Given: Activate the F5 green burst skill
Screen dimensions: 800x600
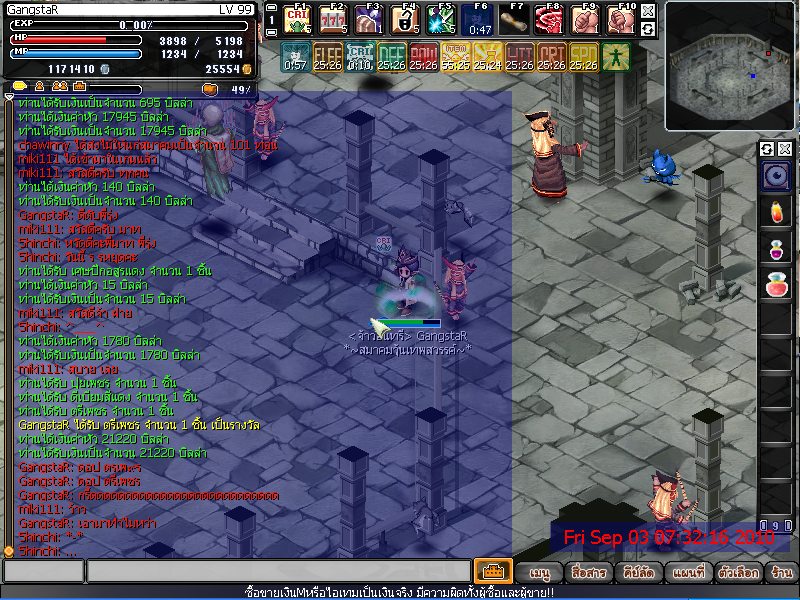Looking at the screenshot, I should pos(441,19).
